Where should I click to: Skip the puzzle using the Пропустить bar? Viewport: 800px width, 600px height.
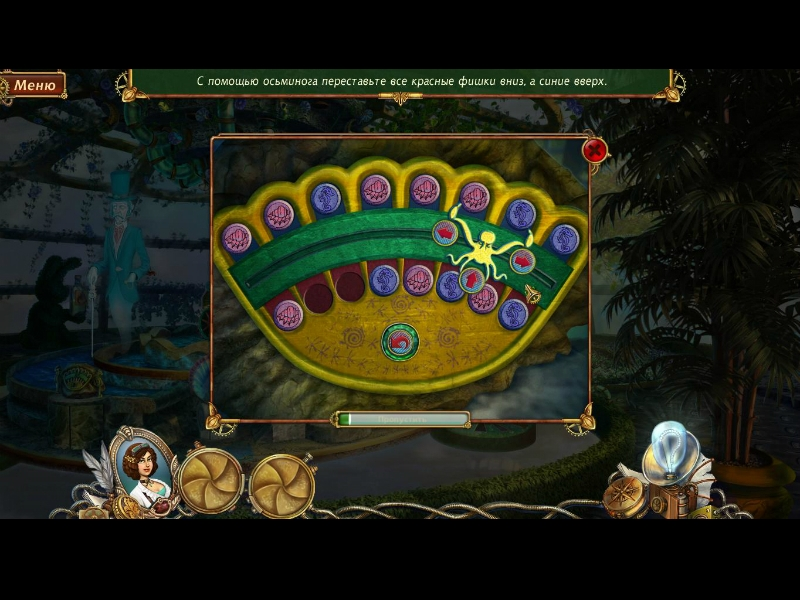coord(403,420)
